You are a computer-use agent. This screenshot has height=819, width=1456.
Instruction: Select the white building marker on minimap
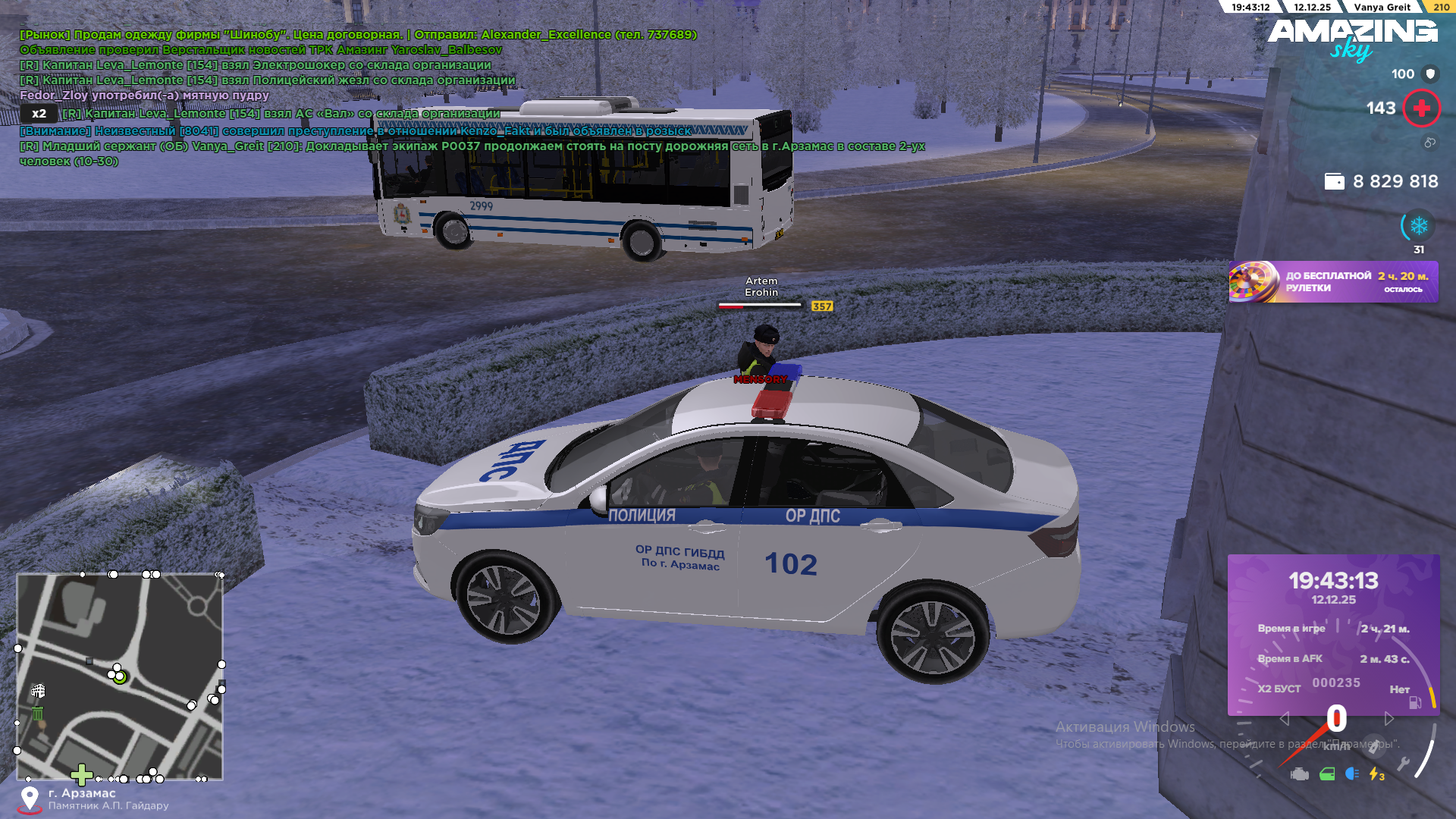coord(38,691)
